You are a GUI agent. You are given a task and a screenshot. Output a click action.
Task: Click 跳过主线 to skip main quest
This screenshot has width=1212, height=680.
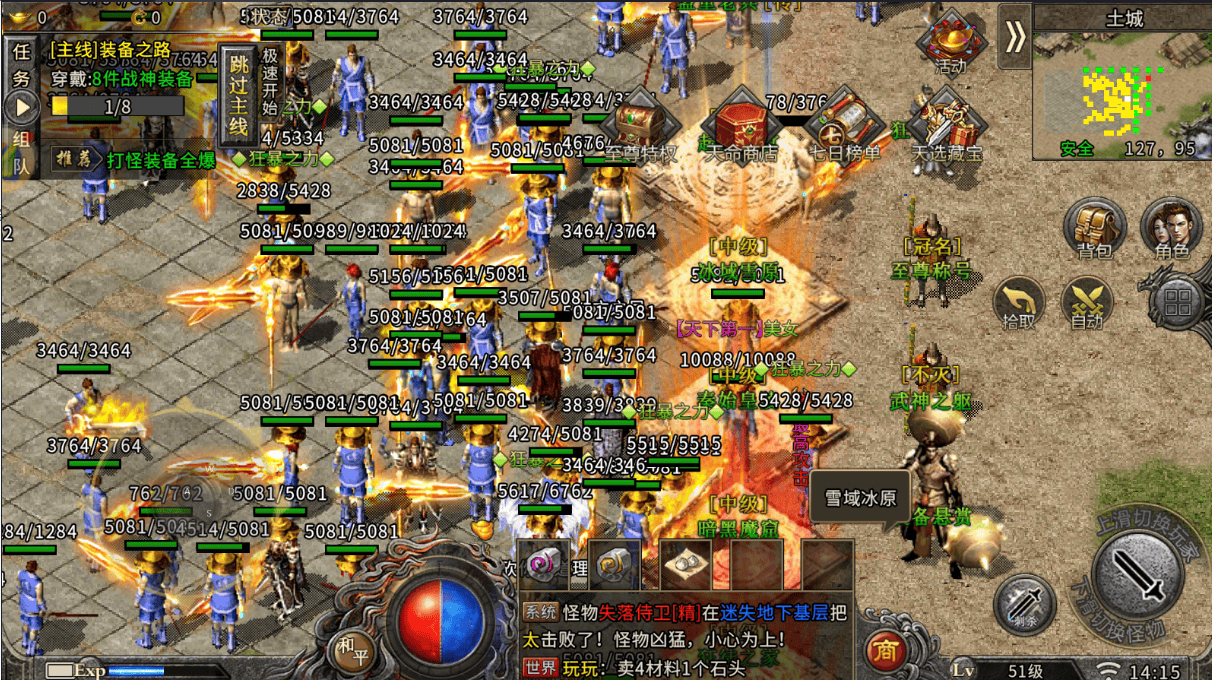tap(237, 95)
